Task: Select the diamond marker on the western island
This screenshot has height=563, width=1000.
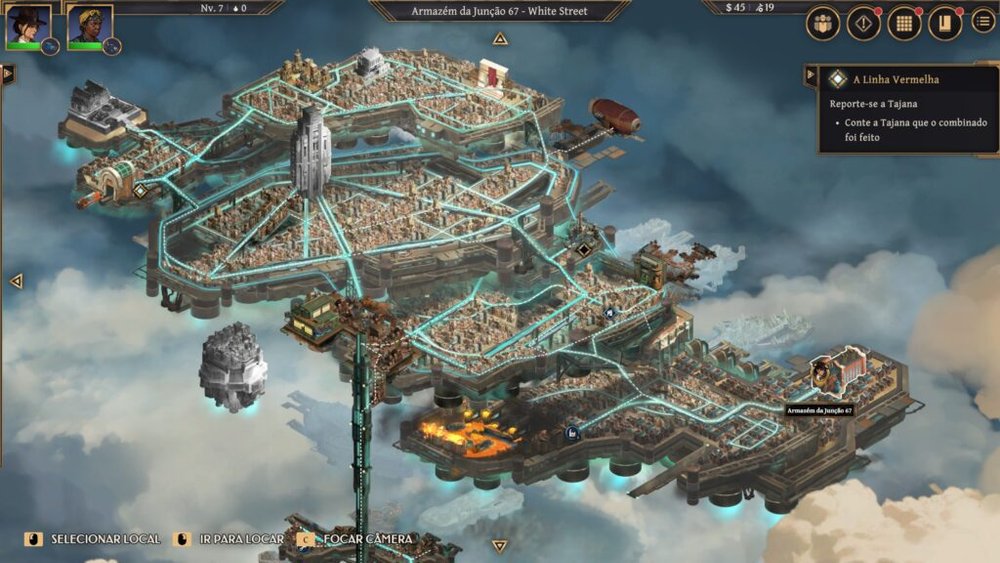Action: (x=141, y=190)
